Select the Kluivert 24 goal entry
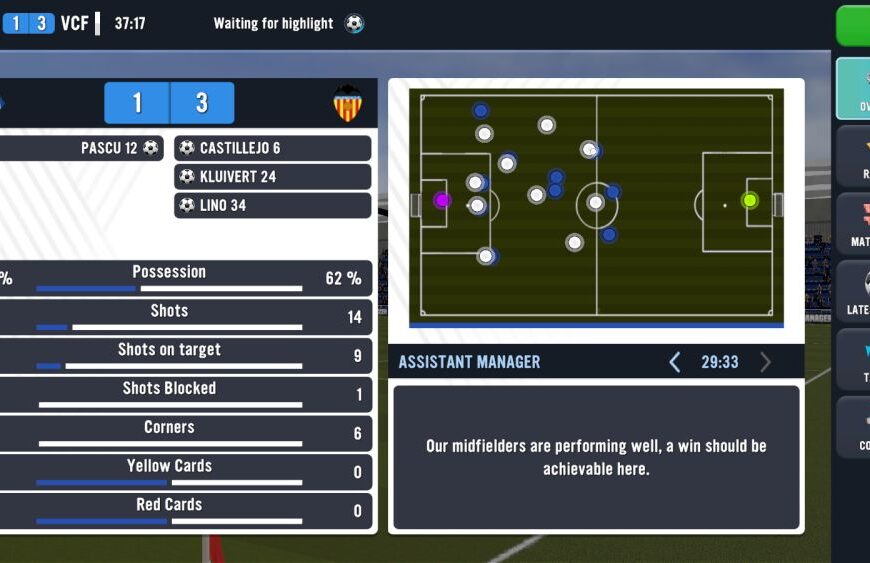870x563 pixels. click(272, 177)
